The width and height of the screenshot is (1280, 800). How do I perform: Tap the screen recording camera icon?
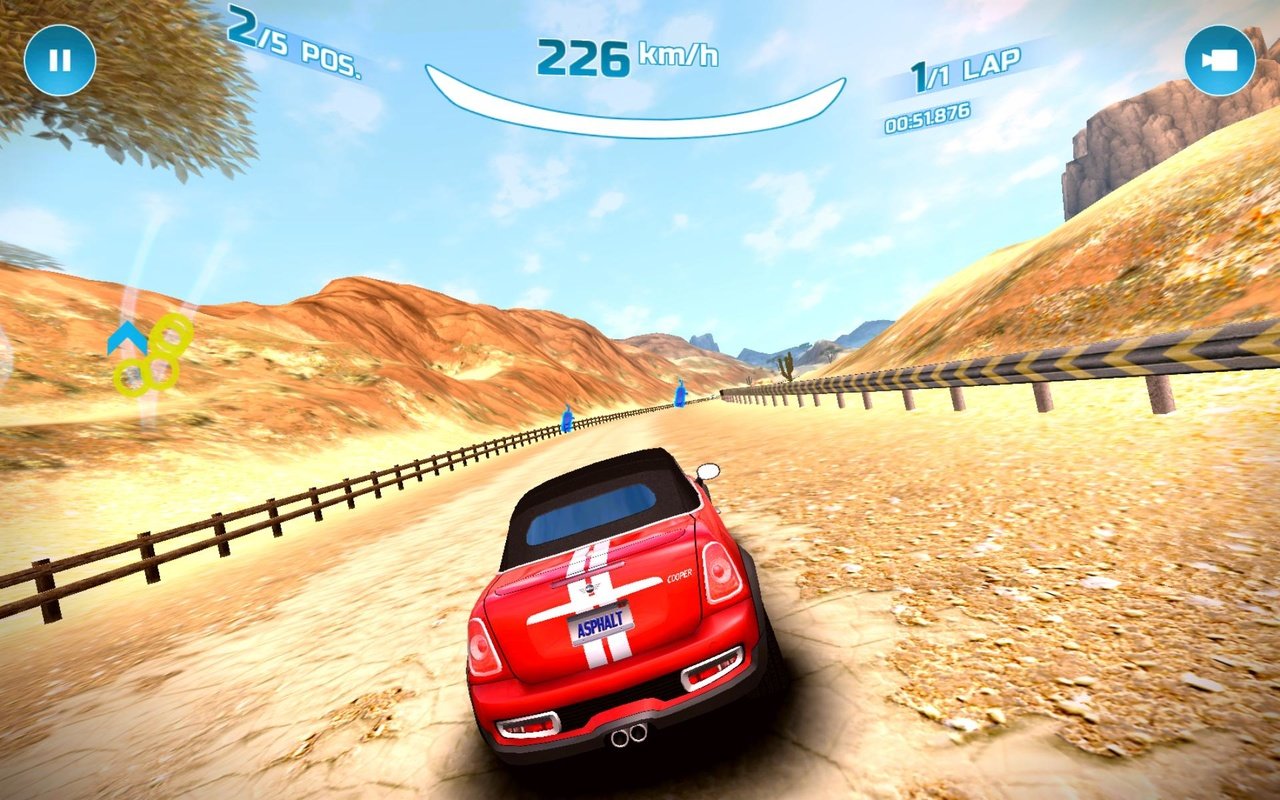(x=1220, y=60)
